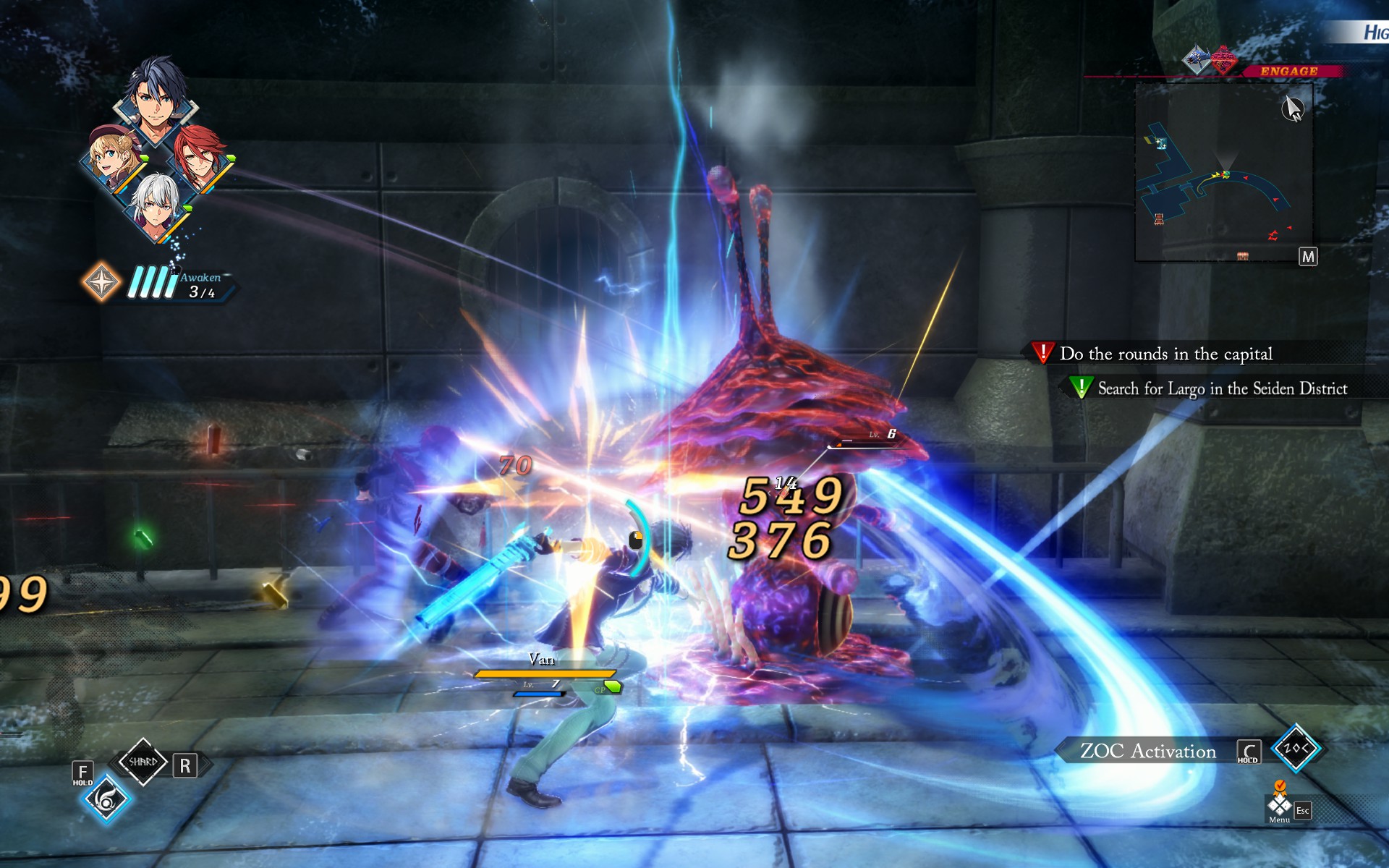Activate the Shard diamond icon
This screenshot has height=868, width=1389.
click(143, 762)
